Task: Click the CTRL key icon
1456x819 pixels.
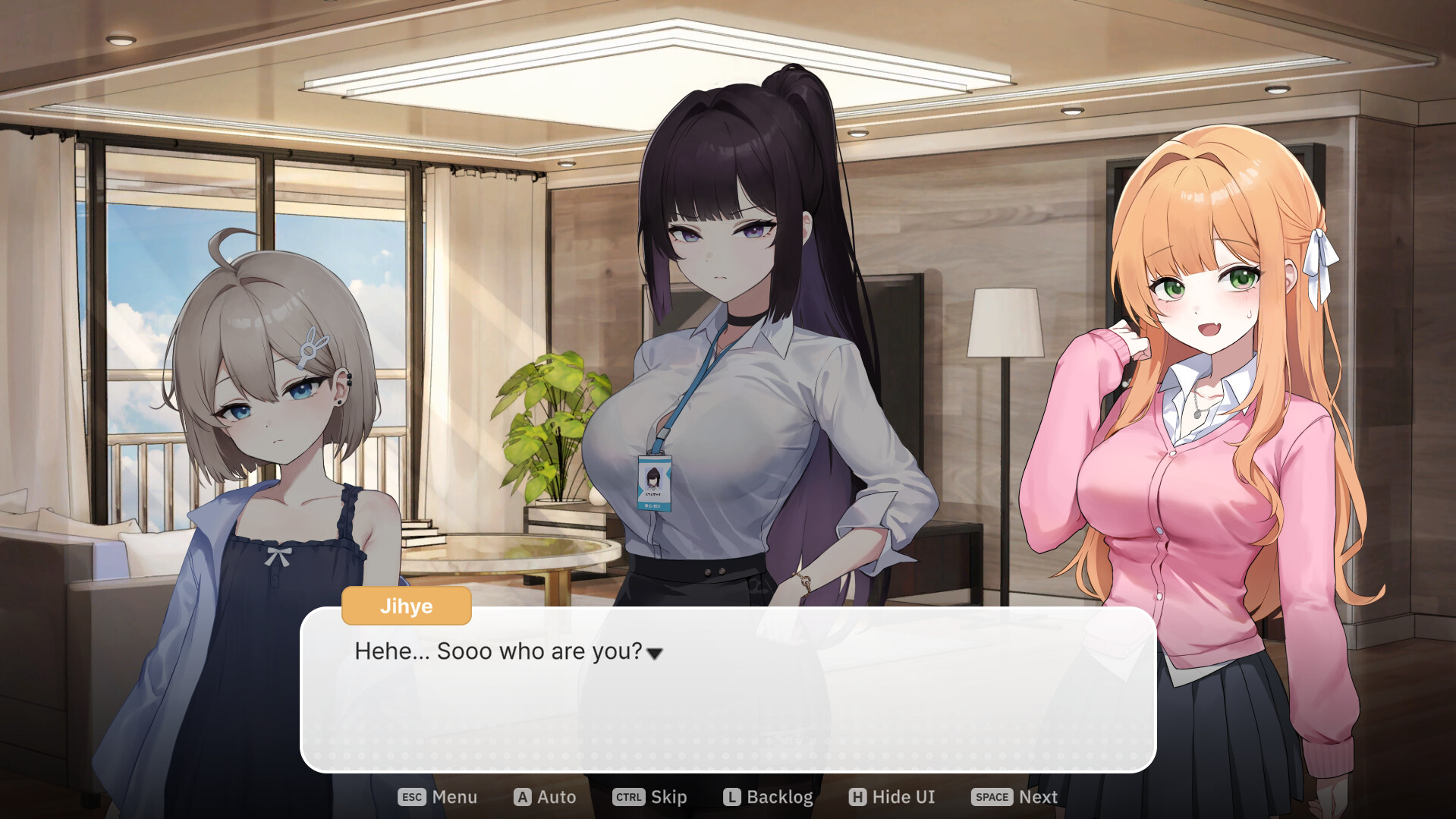Action: [x=627, y=797]
